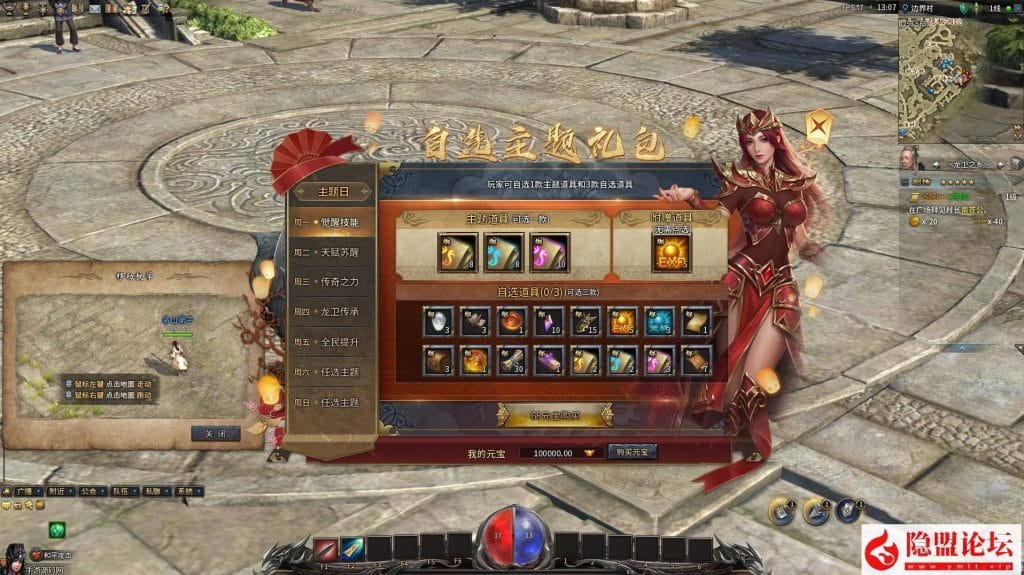
Task: Open the 附近 chat channel
Action: point(57,492)
